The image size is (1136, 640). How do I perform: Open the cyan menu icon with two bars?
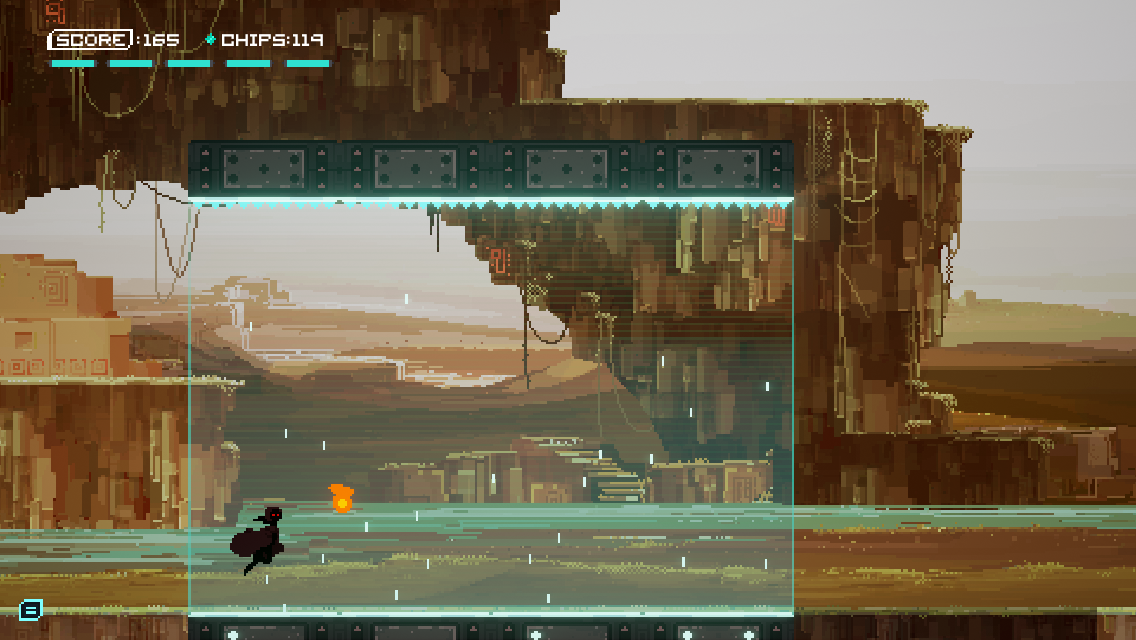pos(31,609)
